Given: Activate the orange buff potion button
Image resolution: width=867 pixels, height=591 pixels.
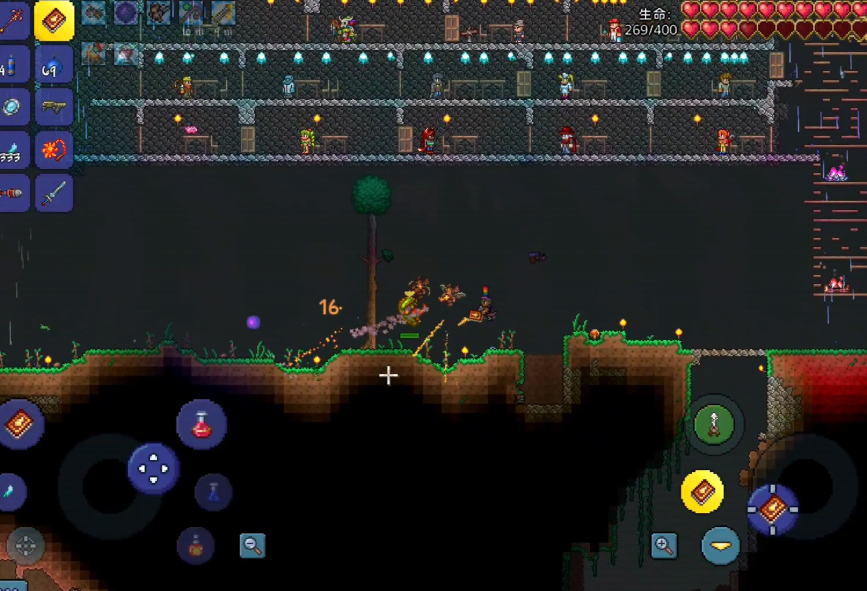Looking at the screenshot, I should click(195, 545).
